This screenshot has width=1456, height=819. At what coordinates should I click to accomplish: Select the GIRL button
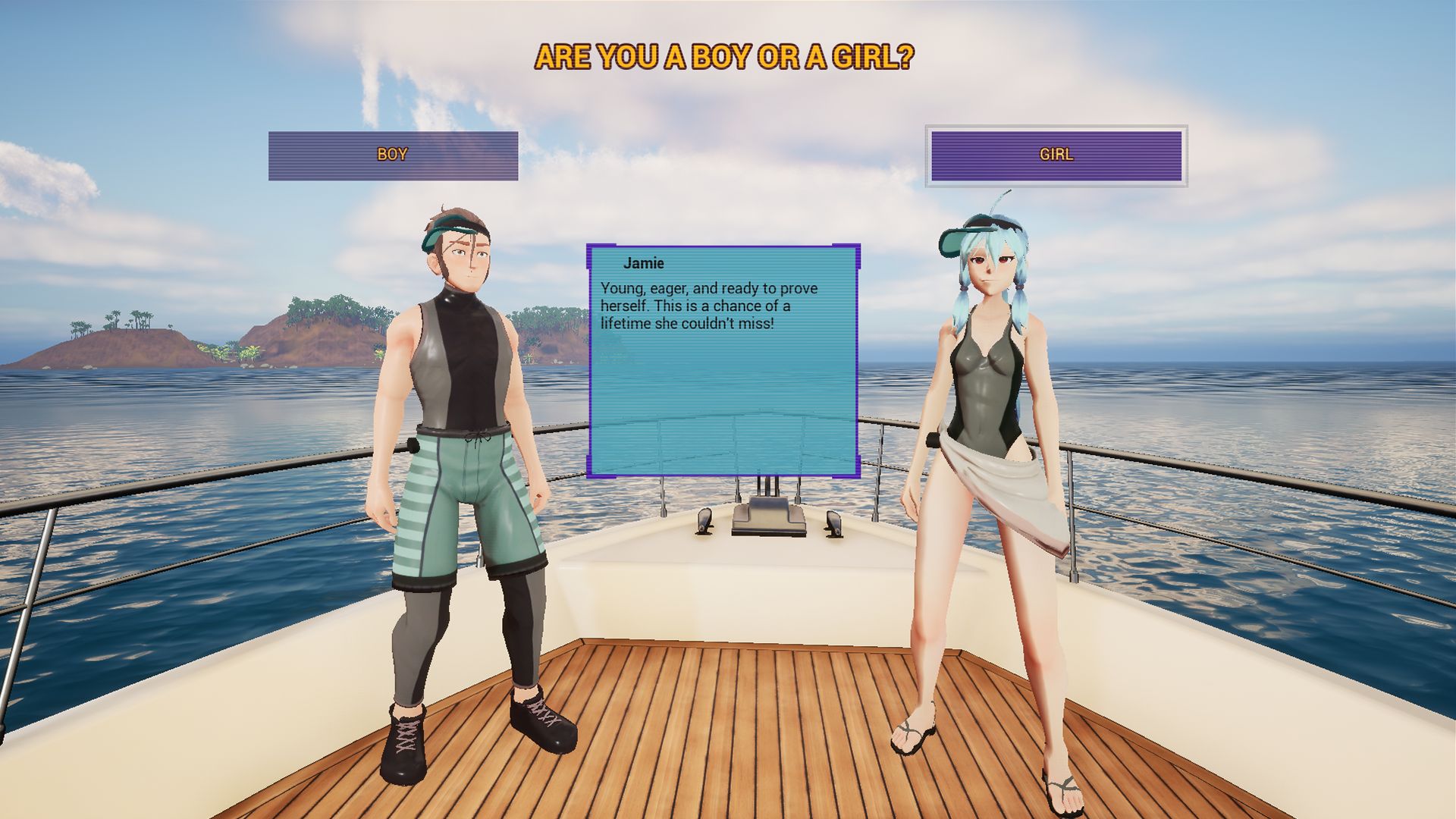1056,155
